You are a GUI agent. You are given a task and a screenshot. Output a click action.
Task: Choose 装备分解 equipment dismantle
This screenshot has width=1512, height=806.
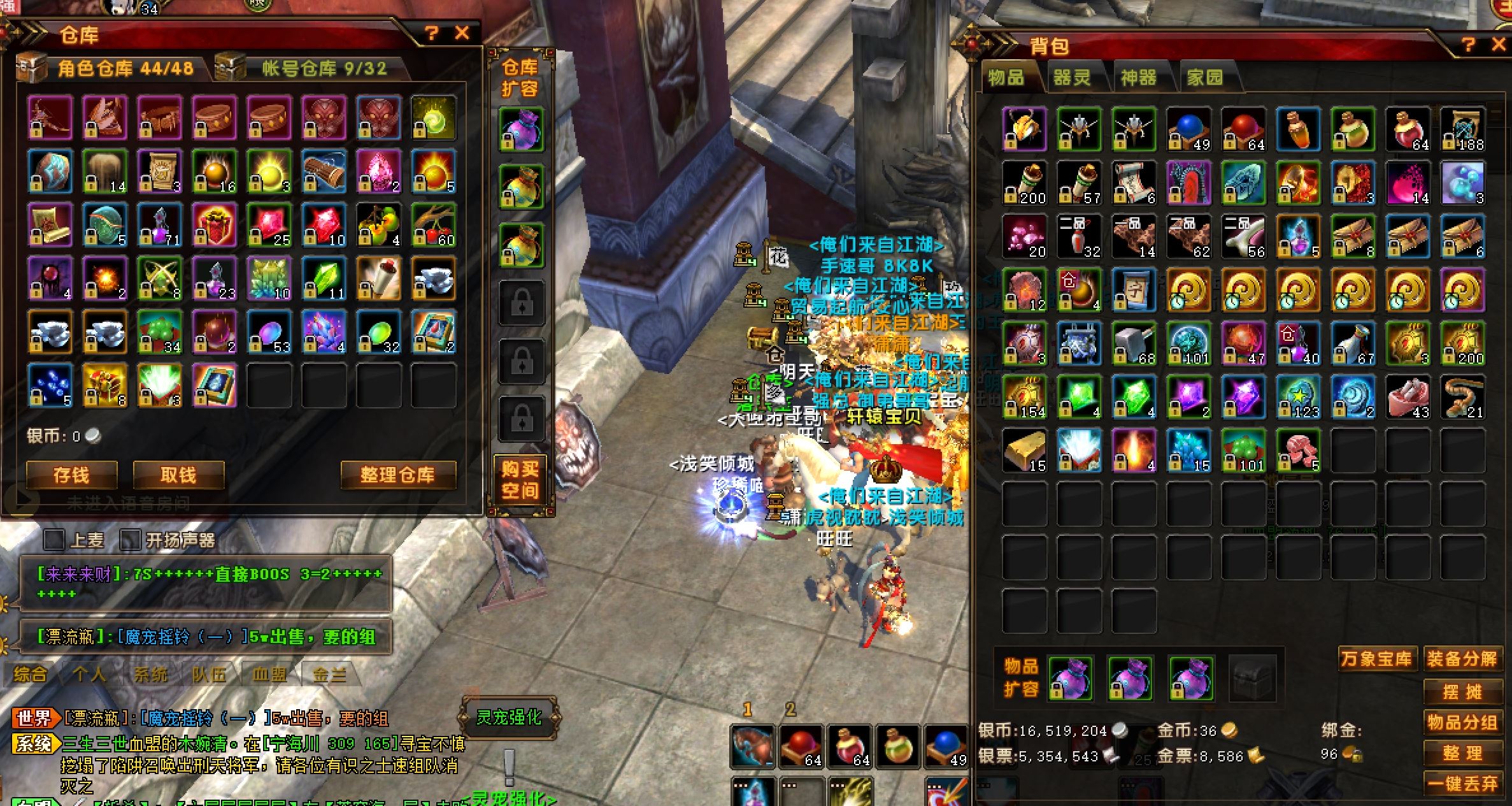click(x=1461, y=659)
